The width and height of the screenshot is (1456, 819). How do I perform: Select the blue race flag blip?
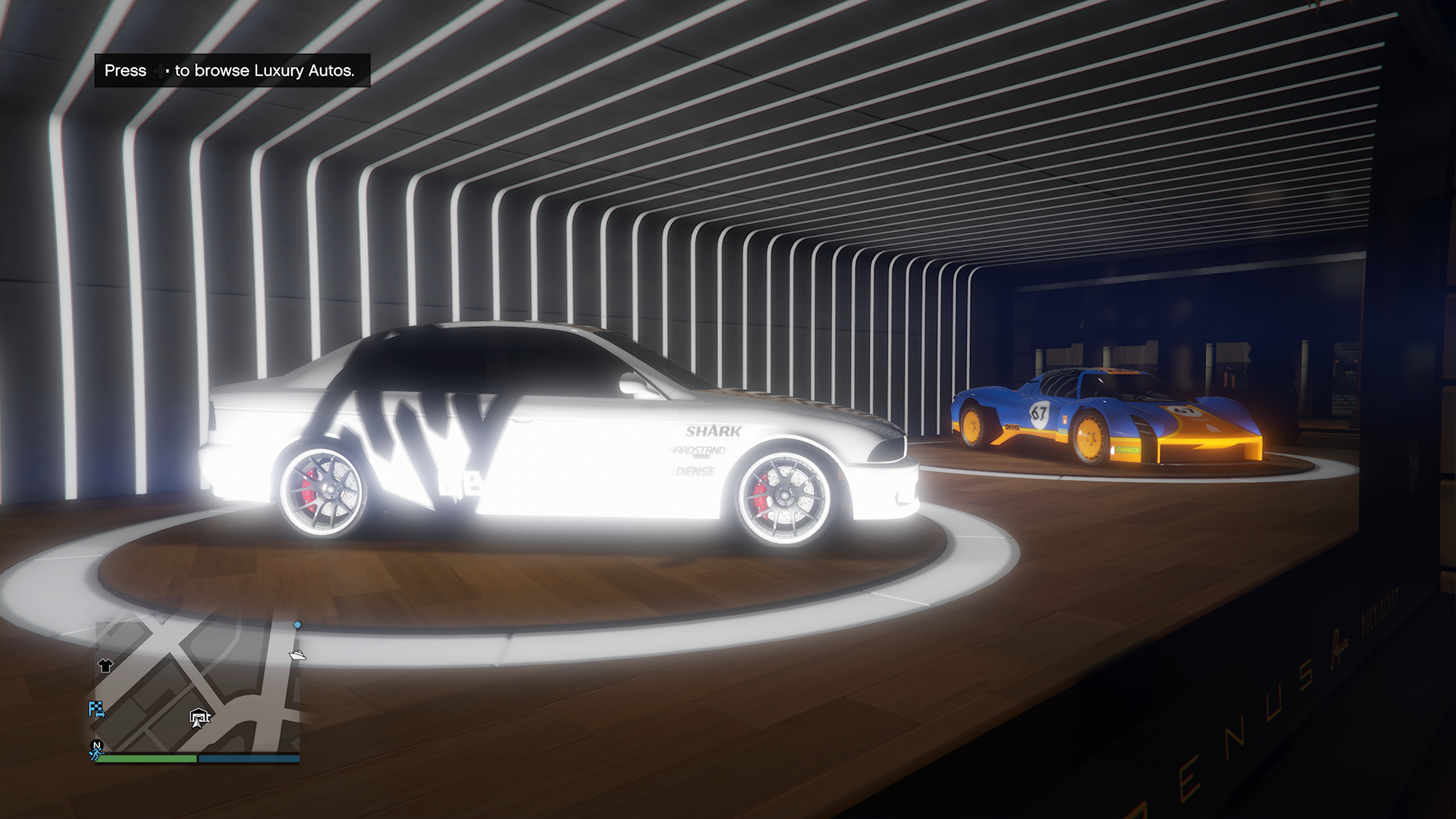coord(96,710)
